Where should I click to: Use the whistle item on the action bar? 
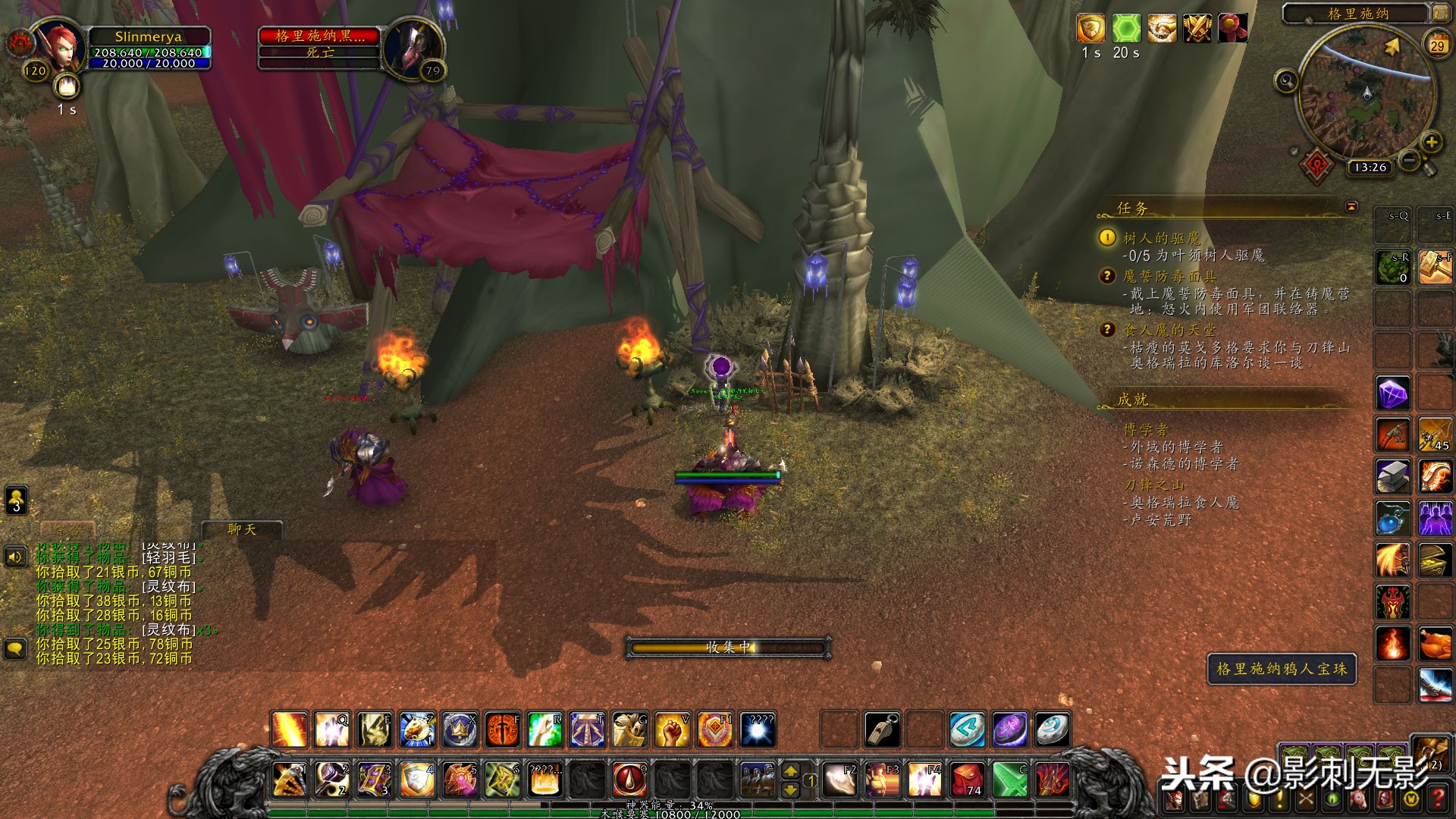coord(883,730)
